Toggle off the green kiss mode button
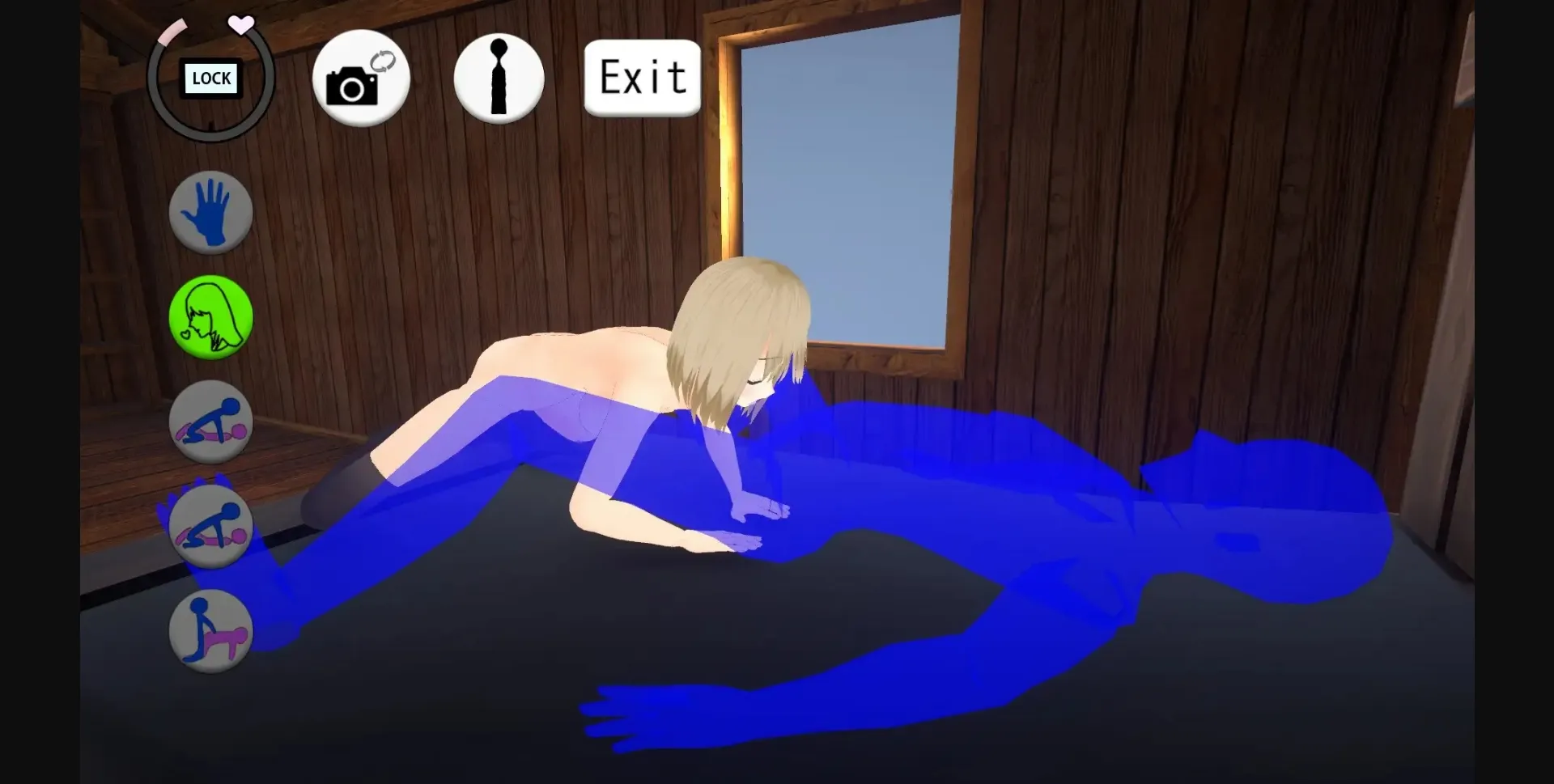Viewport: 1554px width, 784px height. click(x=211, y=318)
